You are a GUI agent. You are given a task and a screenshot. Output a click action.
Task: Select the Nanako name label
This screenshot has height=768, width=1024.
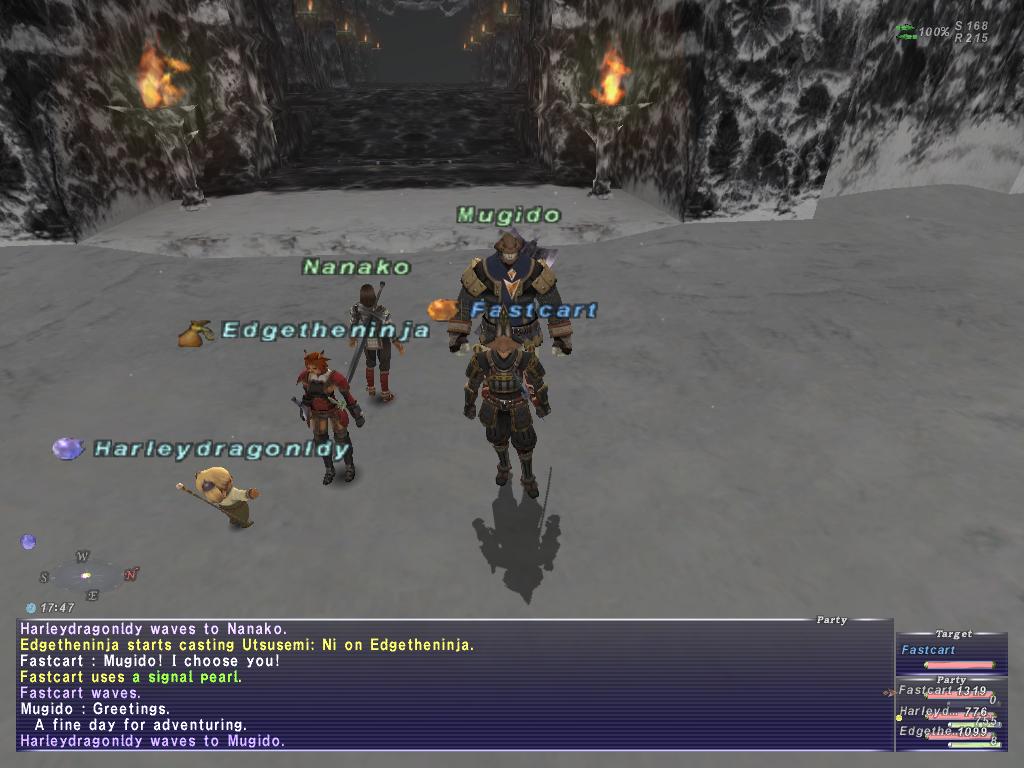pos(357,267)
